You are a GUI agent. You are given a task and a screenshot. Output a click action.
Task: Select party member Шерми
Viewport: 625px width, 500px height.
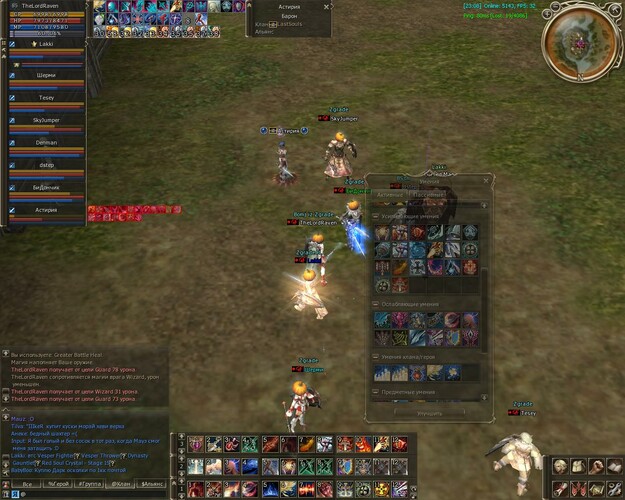pyautogui.click(x=45, y=73)
